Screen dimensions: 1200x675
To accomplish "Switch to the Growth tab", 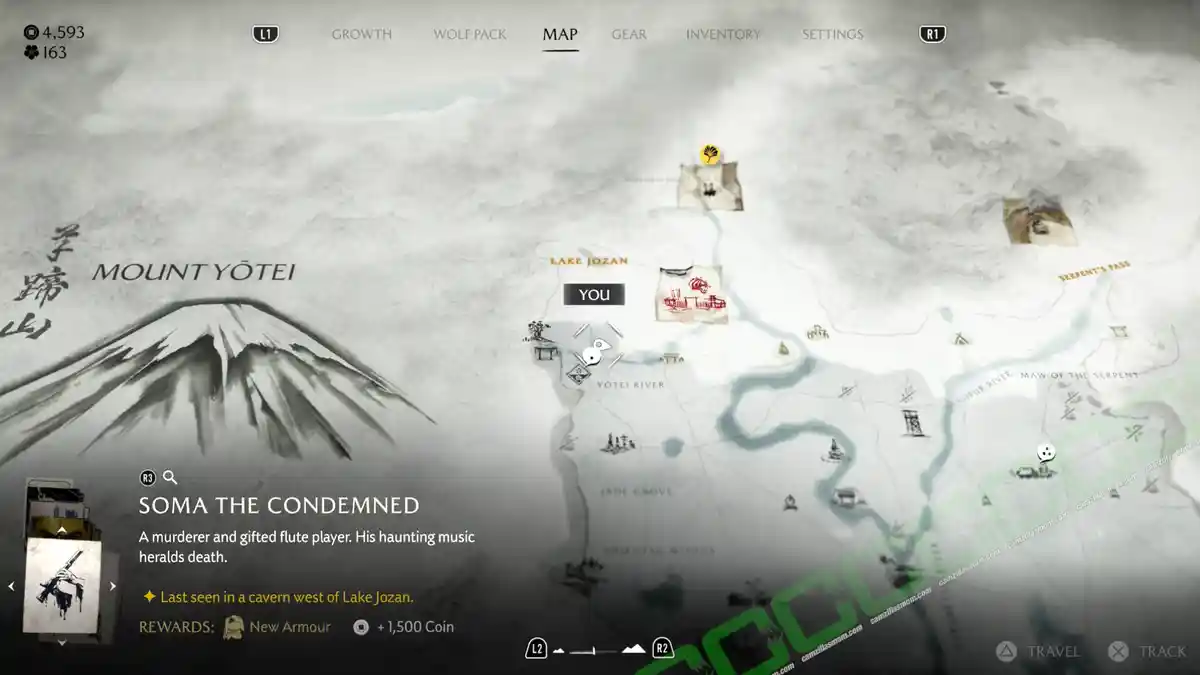I will [x=361, y=34].
